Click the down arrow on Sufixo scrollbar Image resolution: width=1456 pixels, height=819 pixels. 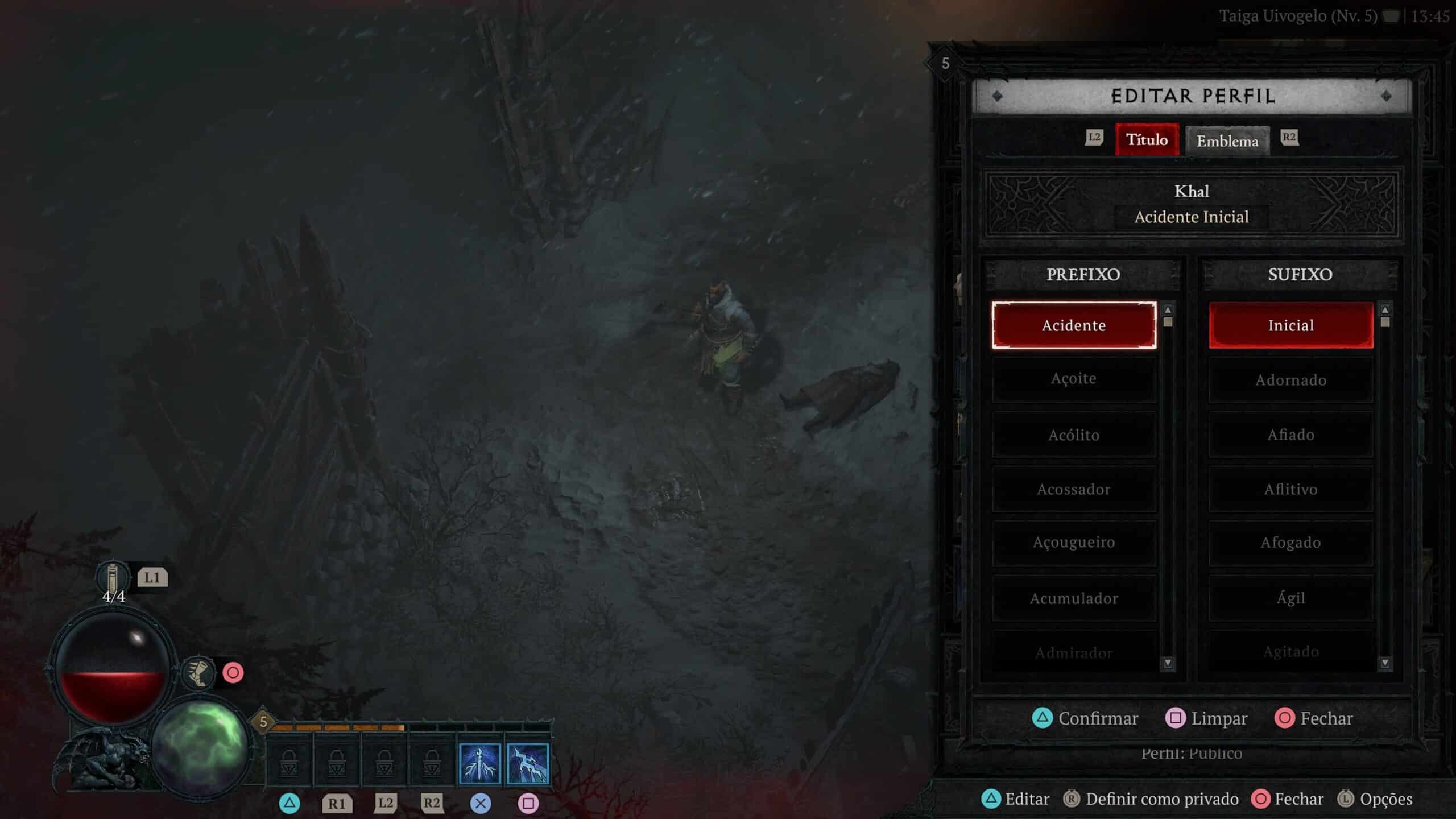point(1384,663)
